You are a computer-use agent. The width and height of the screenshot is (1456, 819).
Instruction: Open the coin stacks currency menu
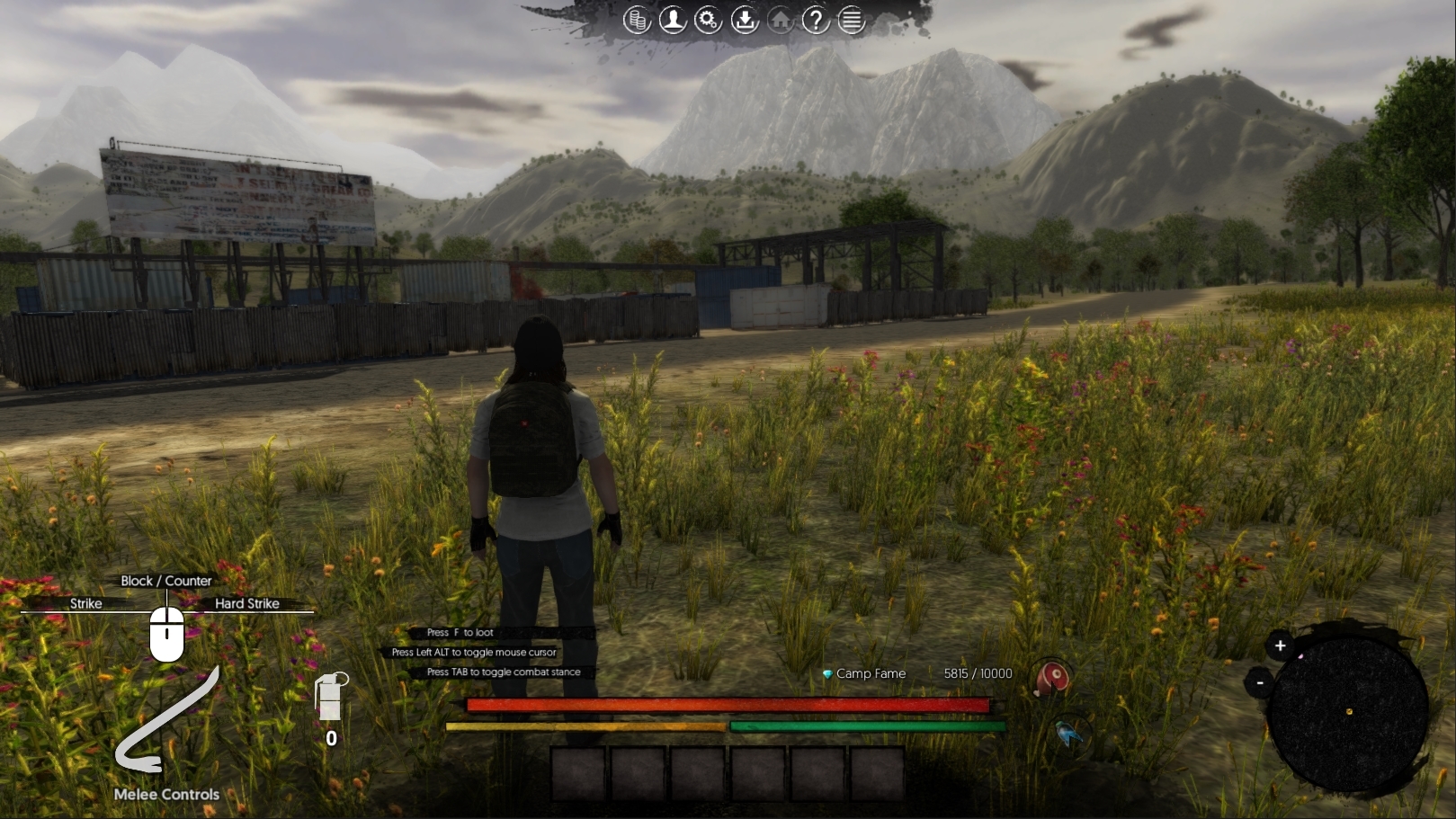[637, 20]
